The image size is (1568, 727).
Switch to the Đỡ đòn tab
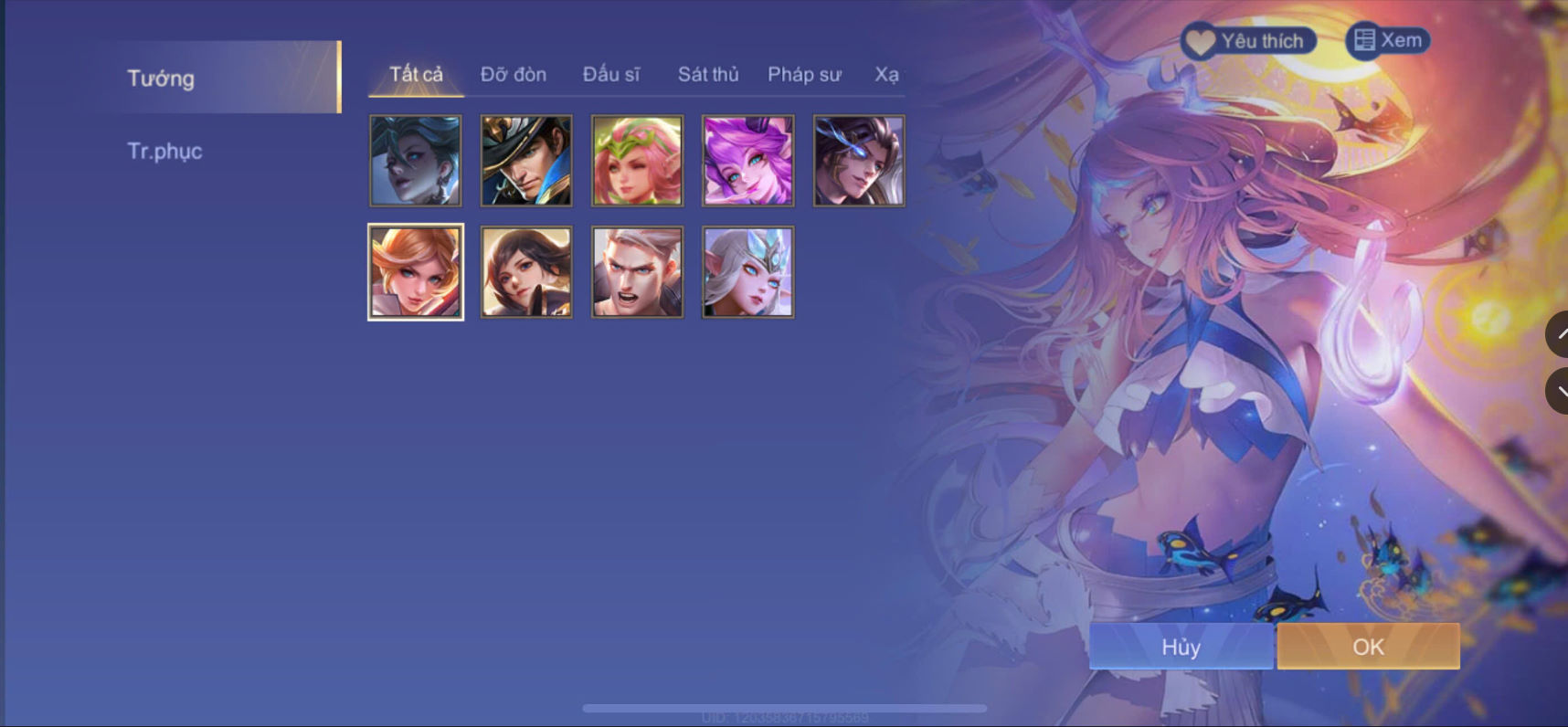pyautogui.click(x=514, y=75)
